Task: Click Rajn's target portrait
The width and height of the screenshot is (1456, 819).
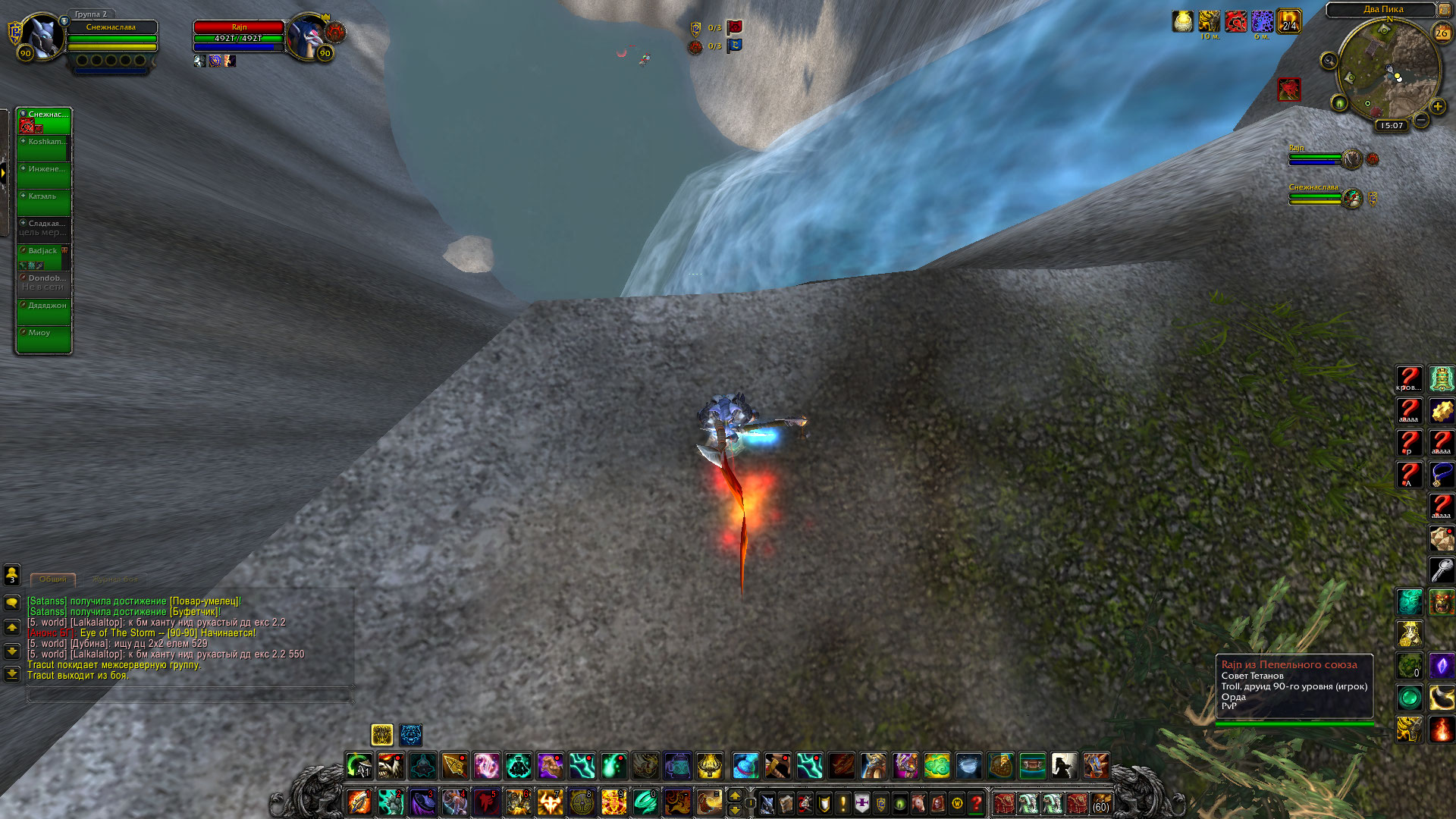Action: coord(307,36)
